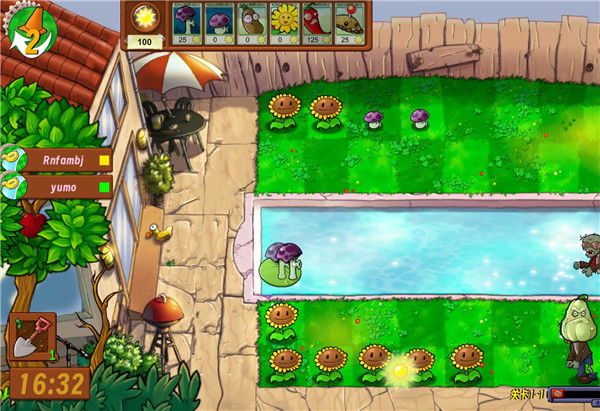
Task: Pick the small Puff-shroom seed card
Action: (x=219, y=23)
